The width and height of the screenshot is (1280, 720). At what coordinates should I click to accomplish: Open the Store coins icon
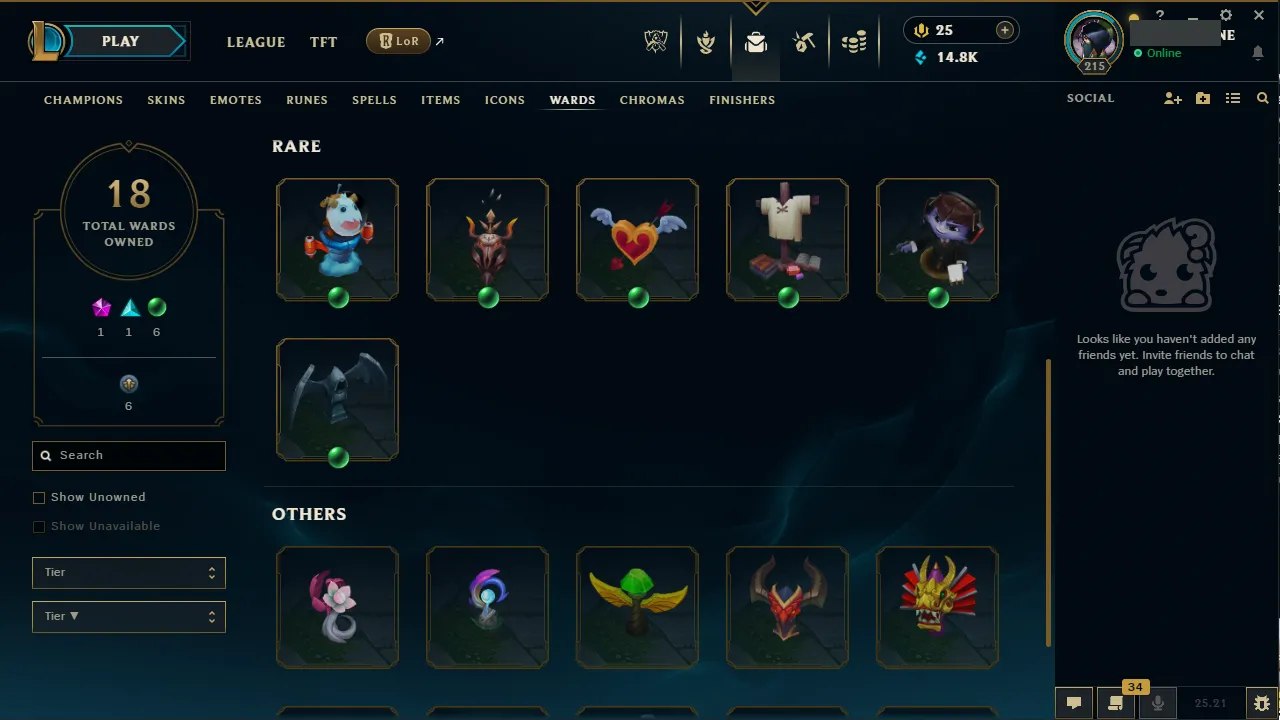click(x=854, y=42)
